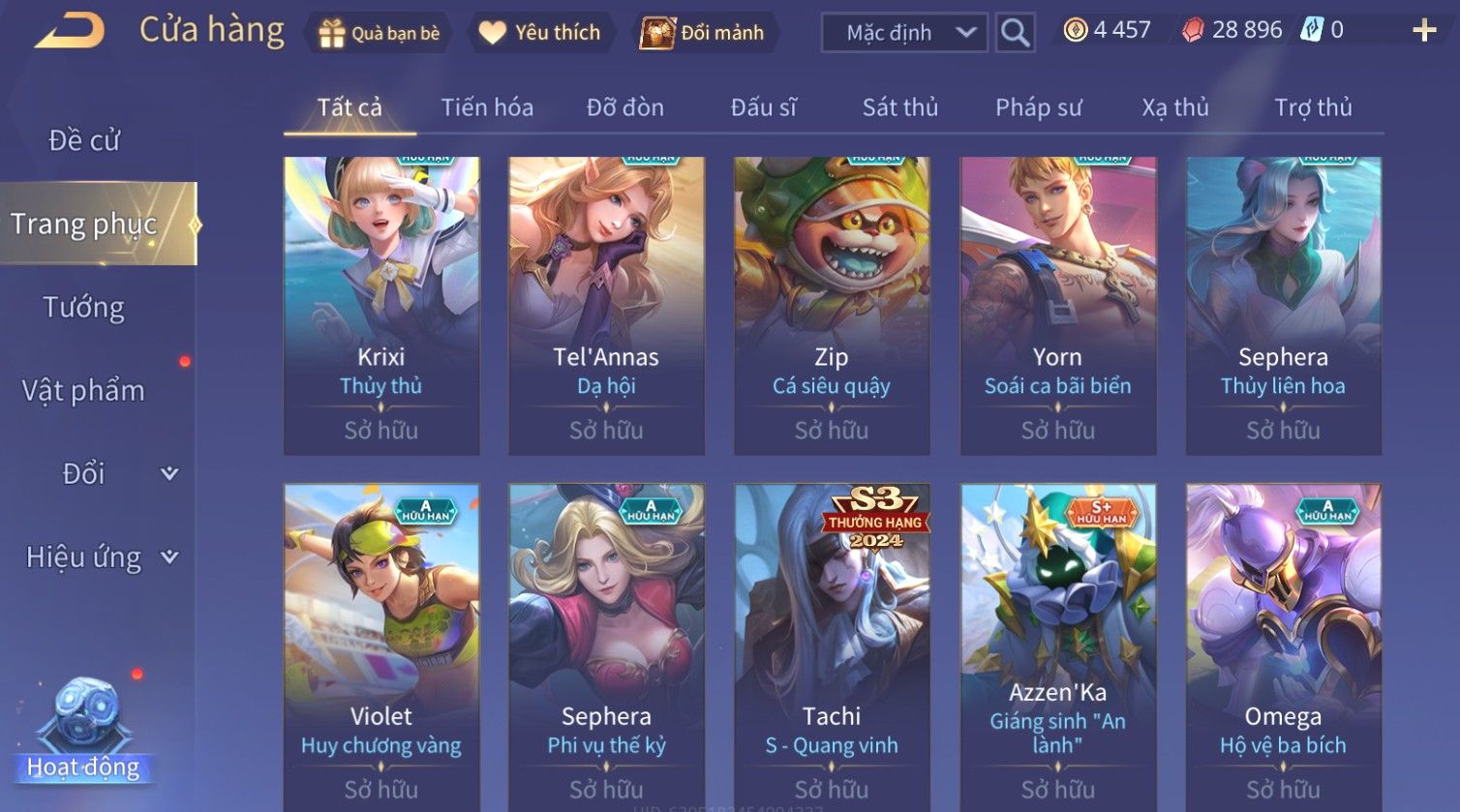Screen dimensions: 1460x812
Task: Open the Vật phẩm menu section
Action: point(84,391)
